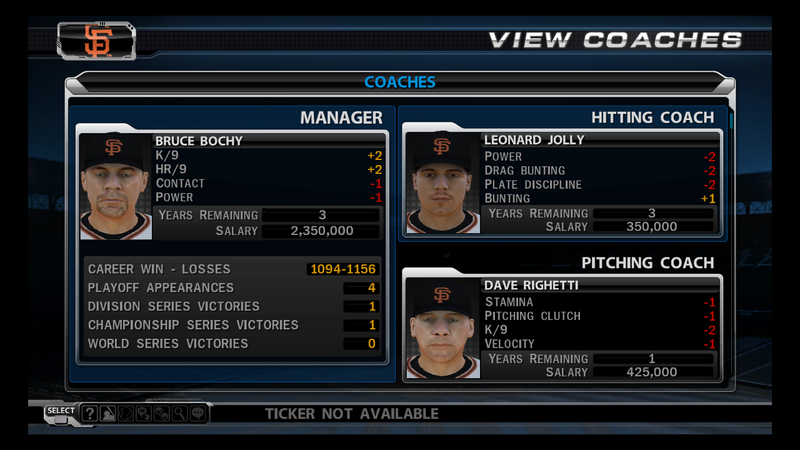Screen dimensions: 800x450
Task: Open the question mark help icon
Action: click(x=90, y=413)
